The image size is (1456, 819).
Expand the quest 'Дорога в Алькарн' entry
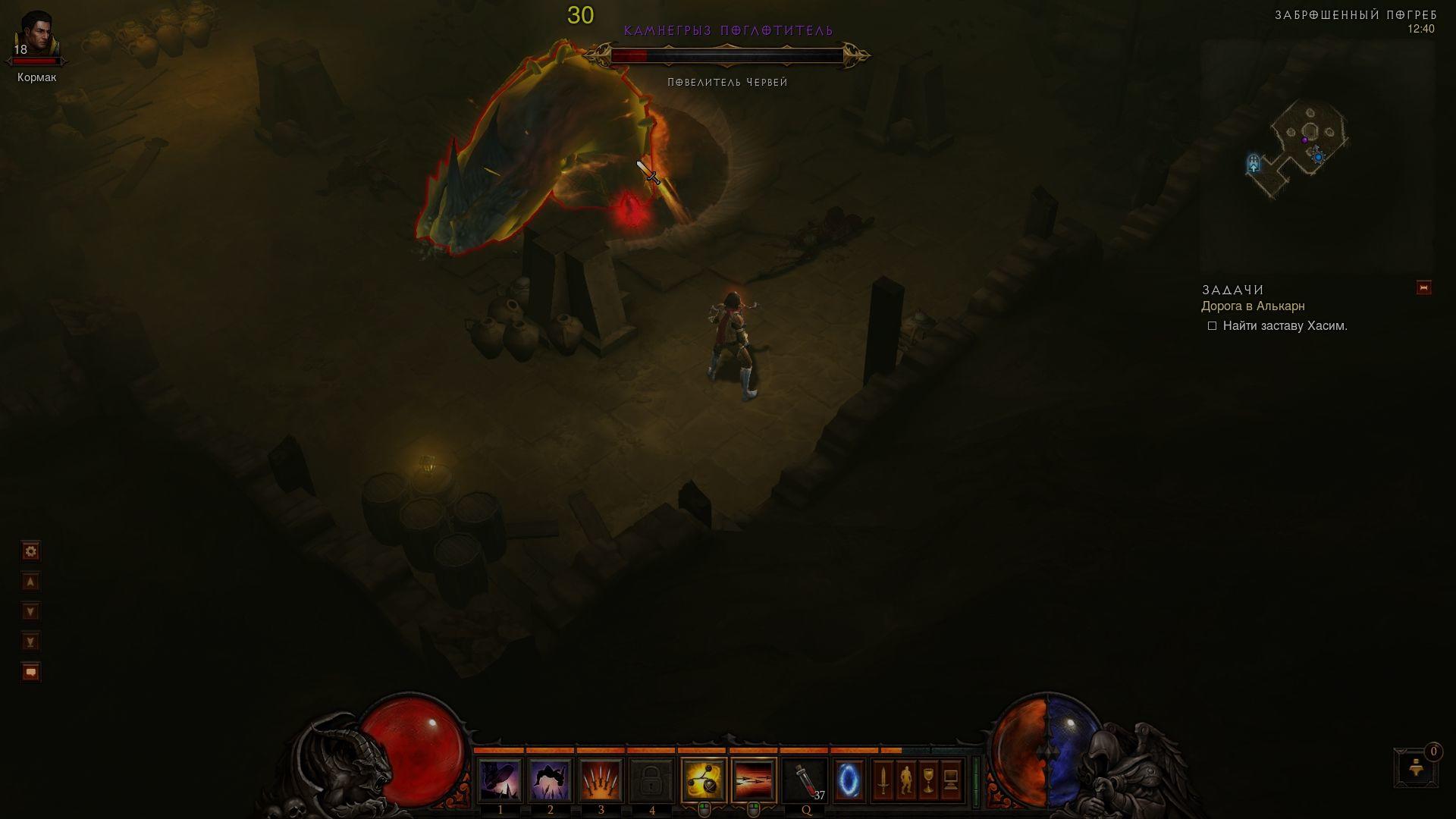[x=1253, y=306]
